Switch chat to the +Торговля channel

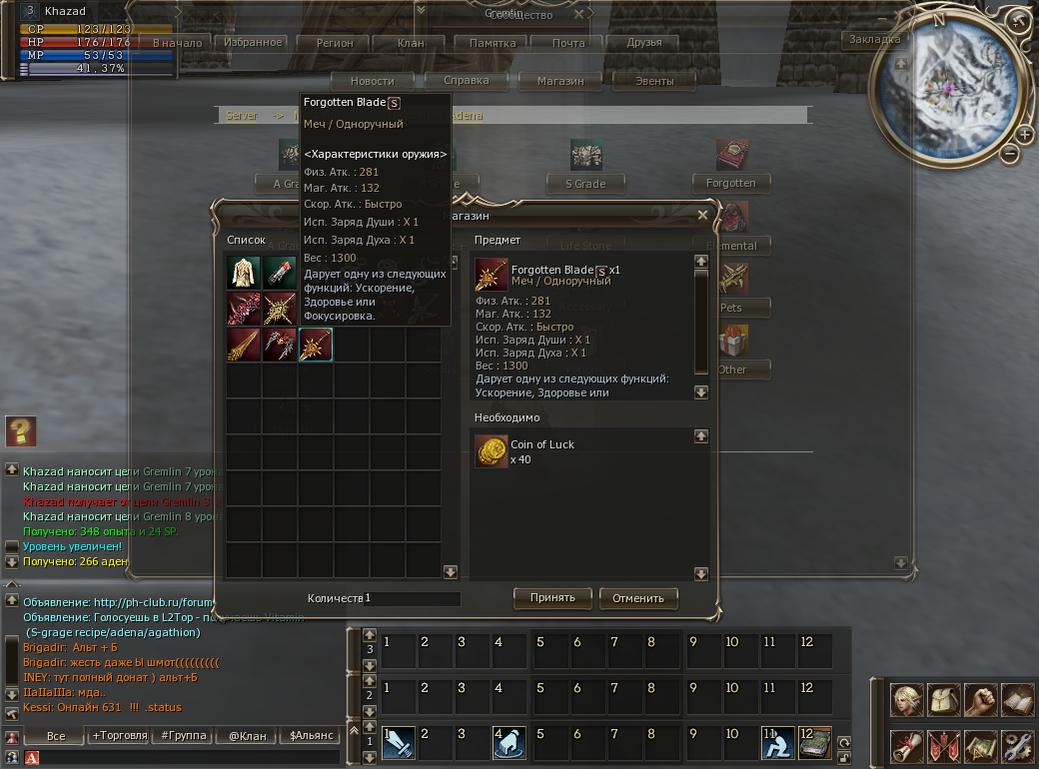118,736
